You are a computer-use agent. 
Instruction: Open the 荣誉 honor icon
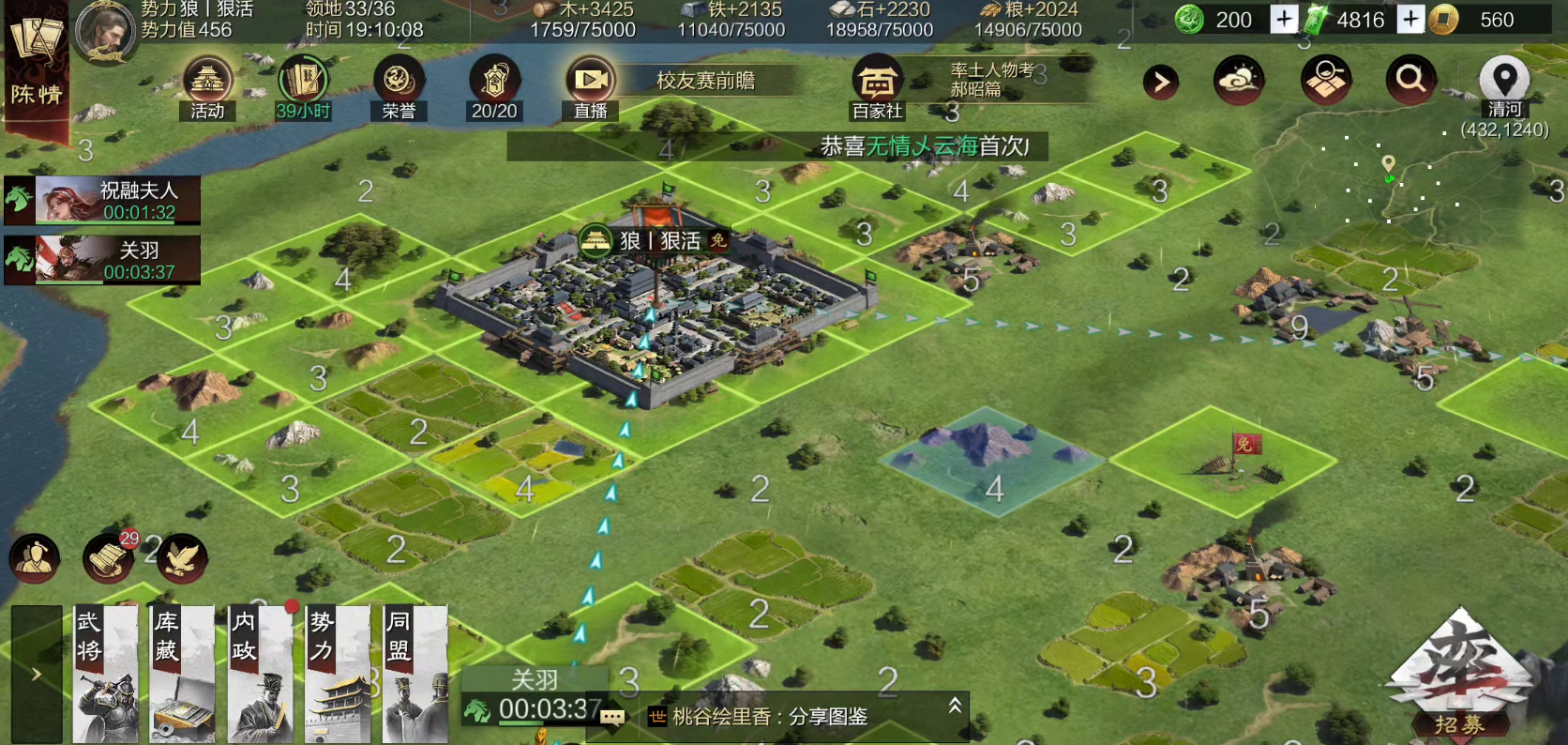click(399, 85)
